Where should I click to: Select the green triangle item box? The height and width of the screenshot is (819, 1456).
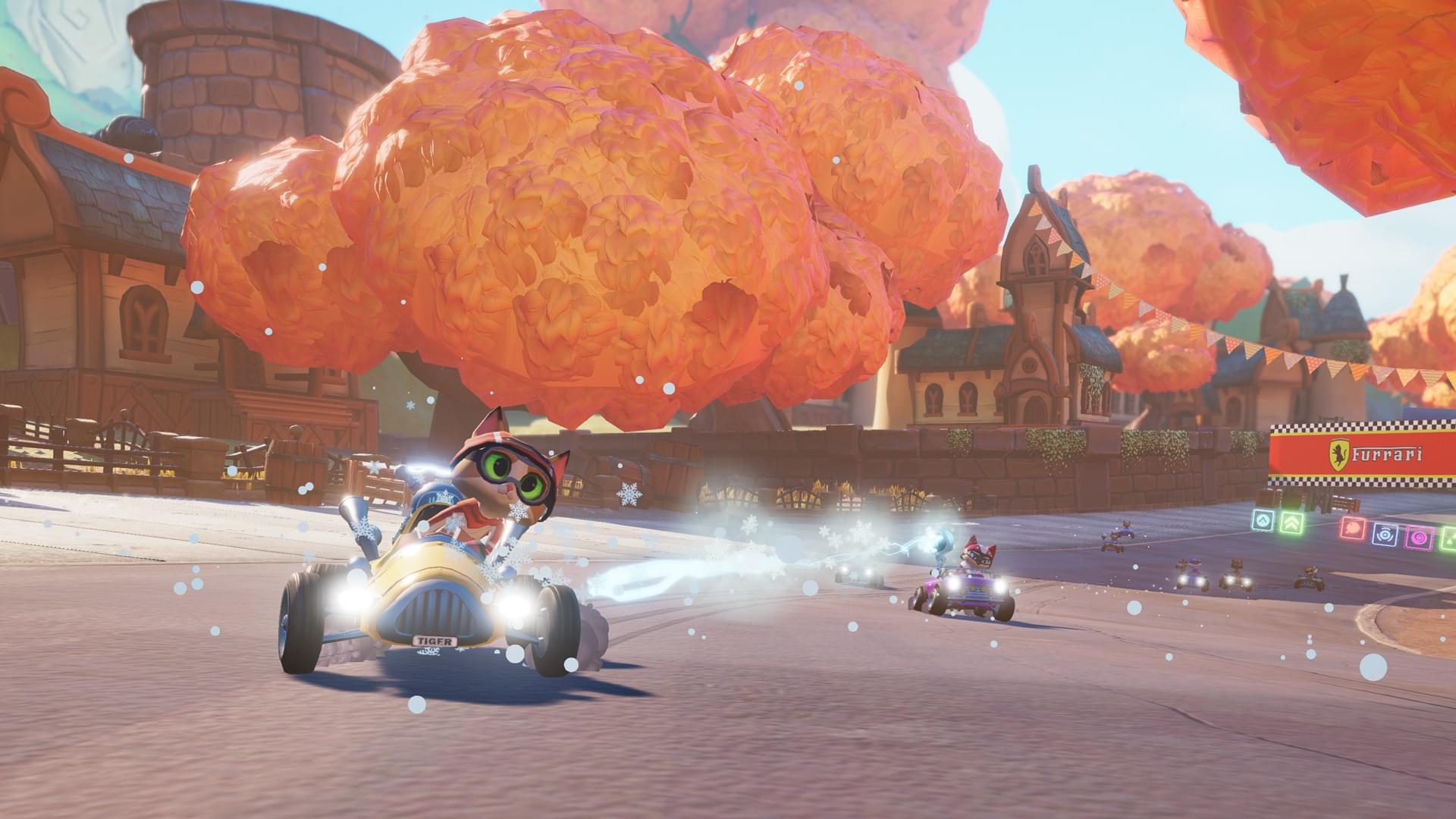click(1447, 538)
